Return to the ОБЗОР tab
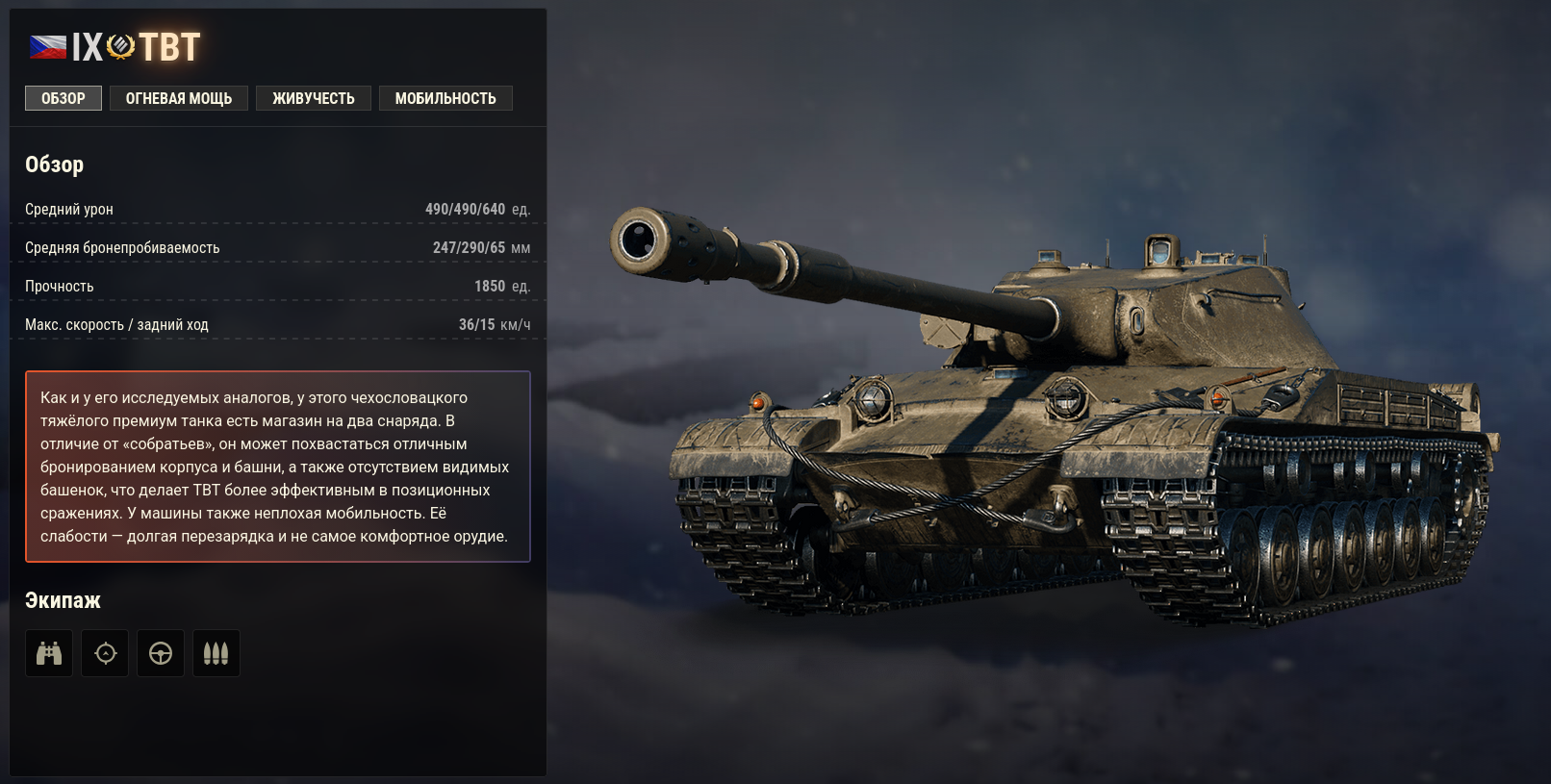Screen dimensions: 1551x784 [63, 97]
